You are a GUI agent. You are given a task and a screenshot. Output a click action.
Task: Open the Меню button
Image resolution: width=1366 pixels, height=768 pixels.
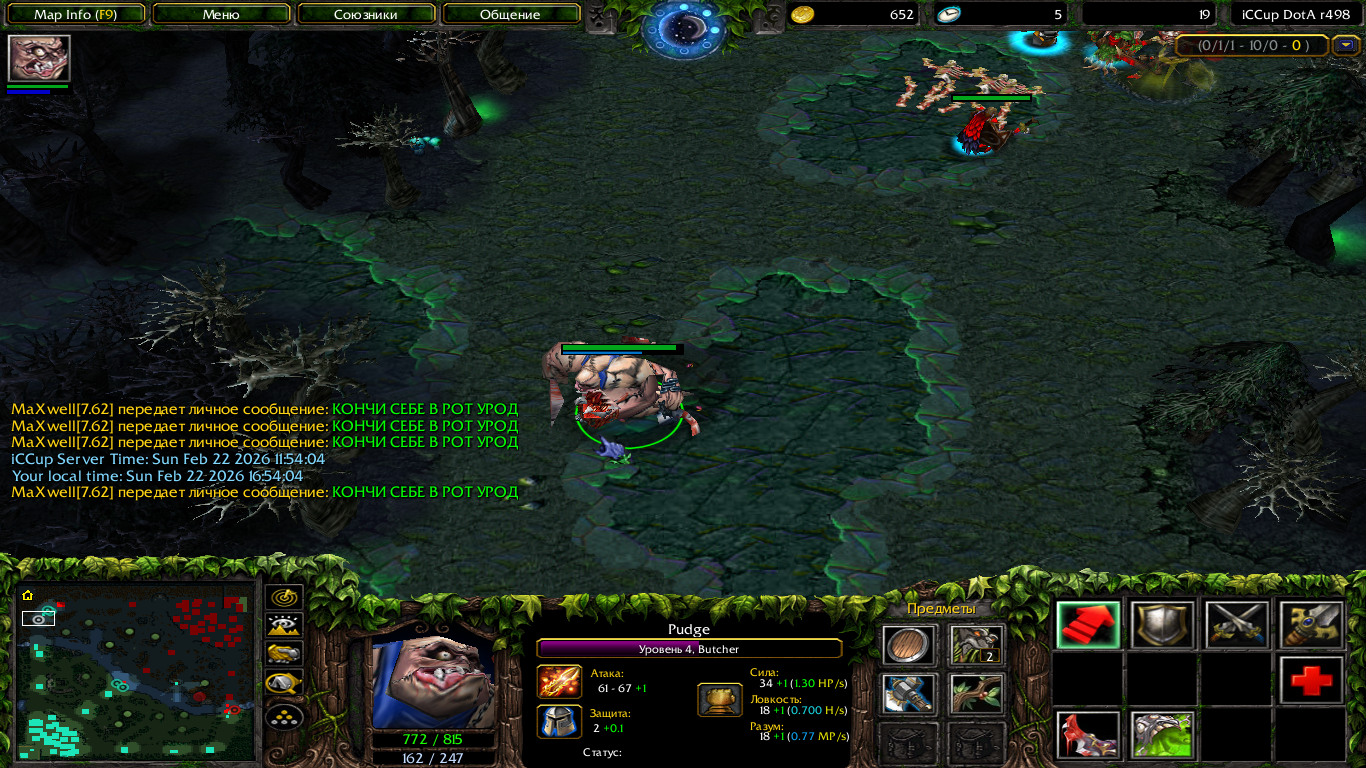tap(221, 14)
